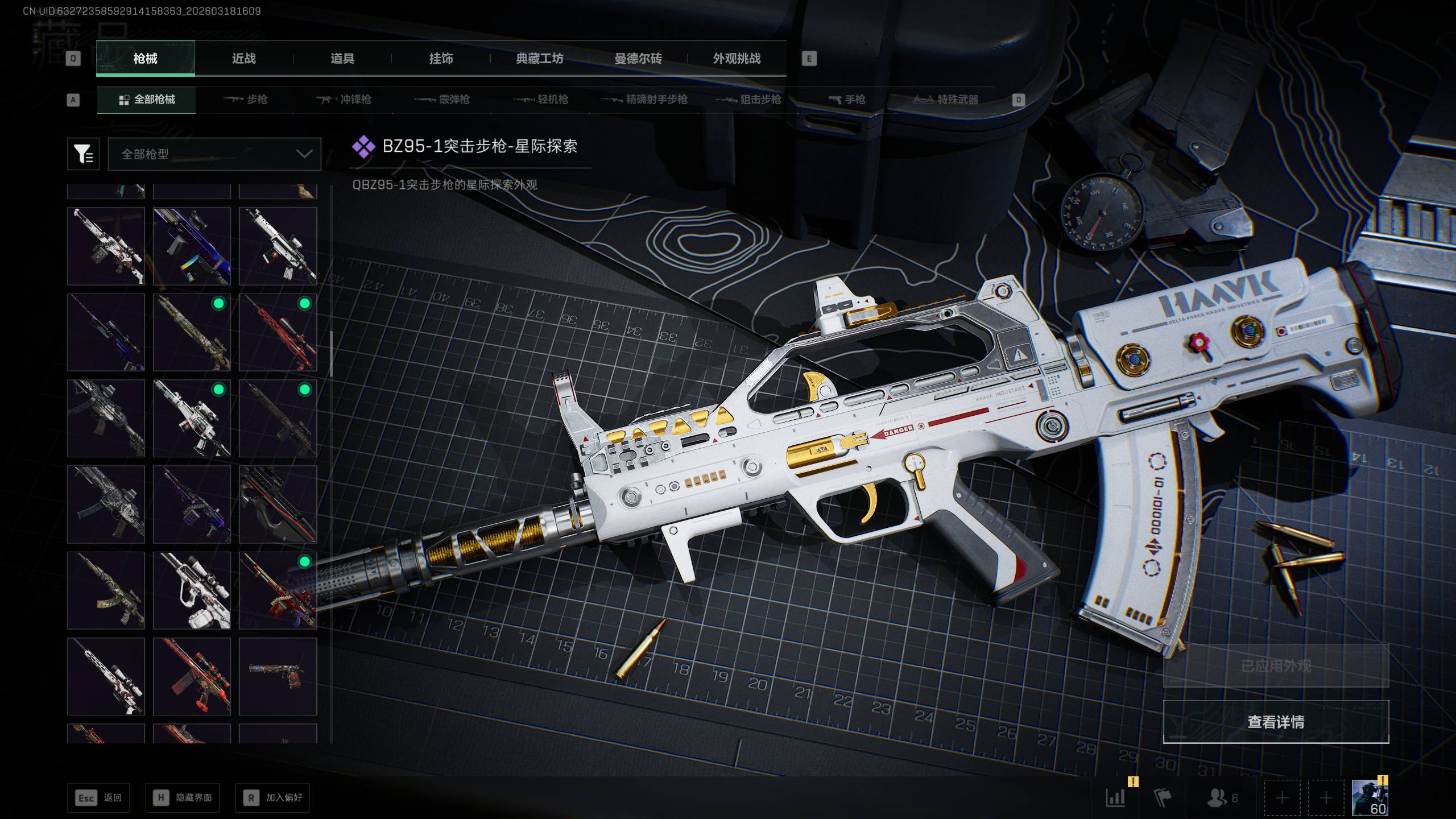
Task: Switch to the 曼德尔砖 tab
Action: click(x=638, y=59)
